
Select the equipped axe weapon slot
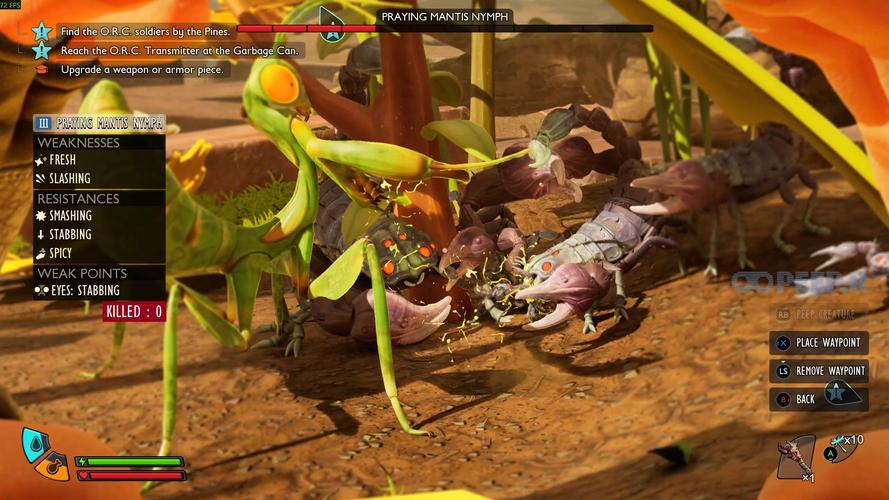point(796,457)
